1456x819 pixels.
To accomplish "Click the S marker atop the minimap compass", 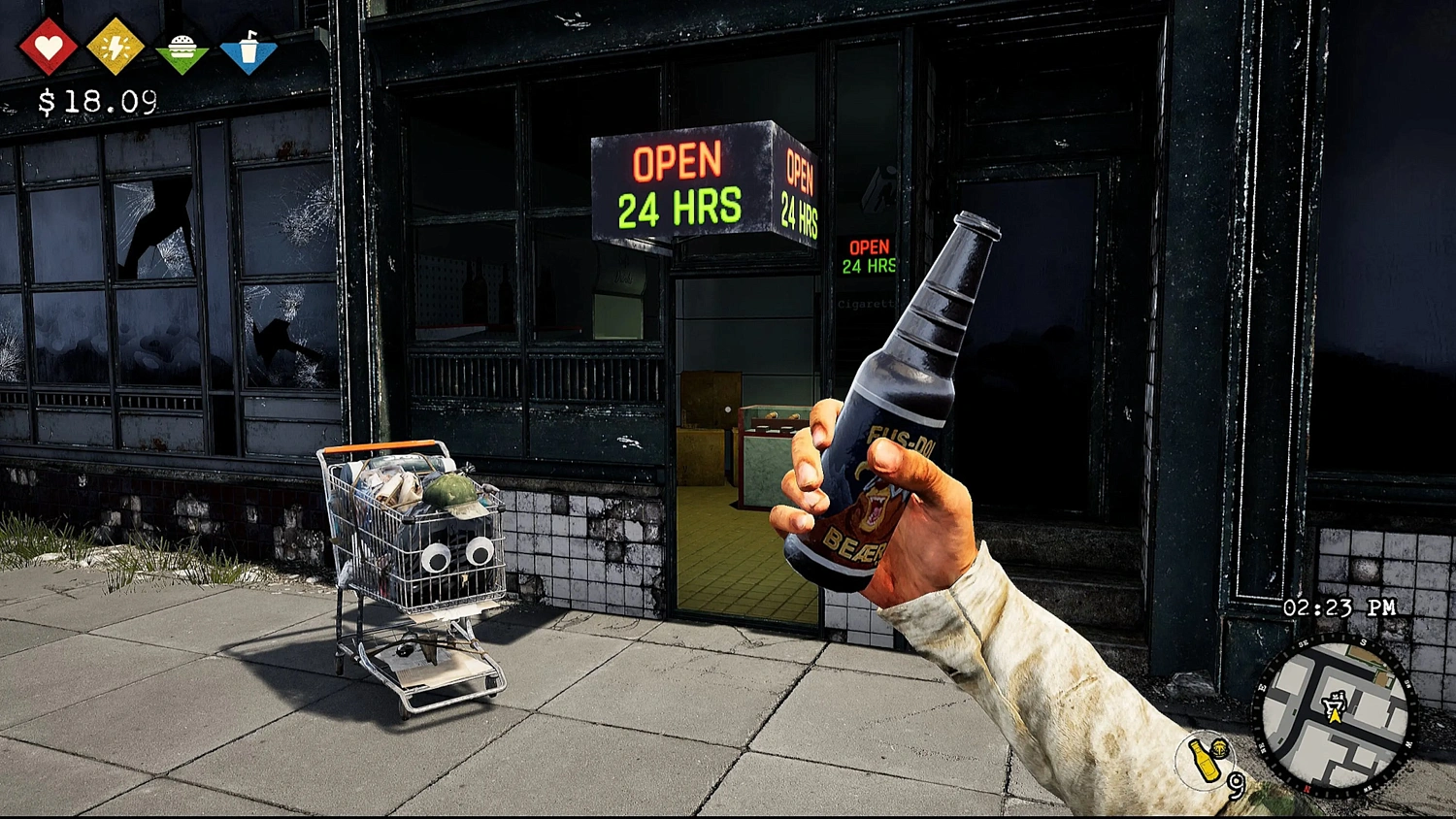I will [1362, 641].
